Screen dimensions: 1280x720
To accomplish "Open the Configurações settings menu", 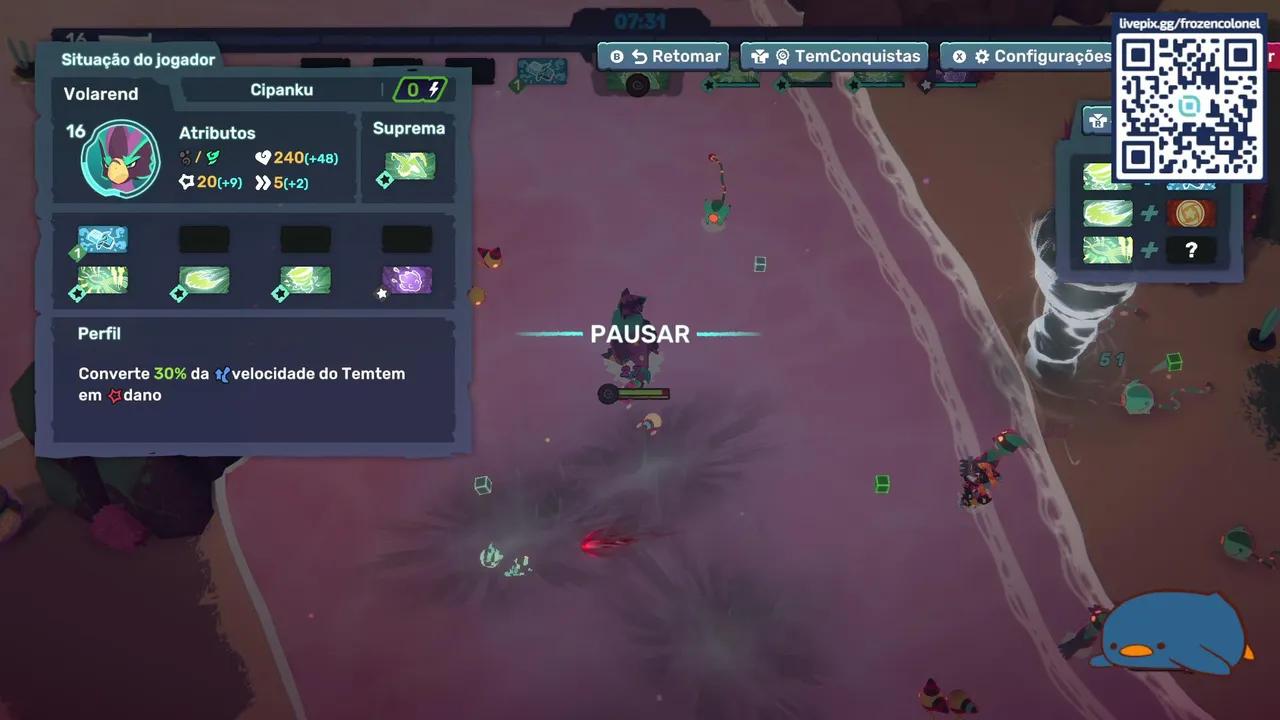I will pyautogui.click(x=1031, y=57).
